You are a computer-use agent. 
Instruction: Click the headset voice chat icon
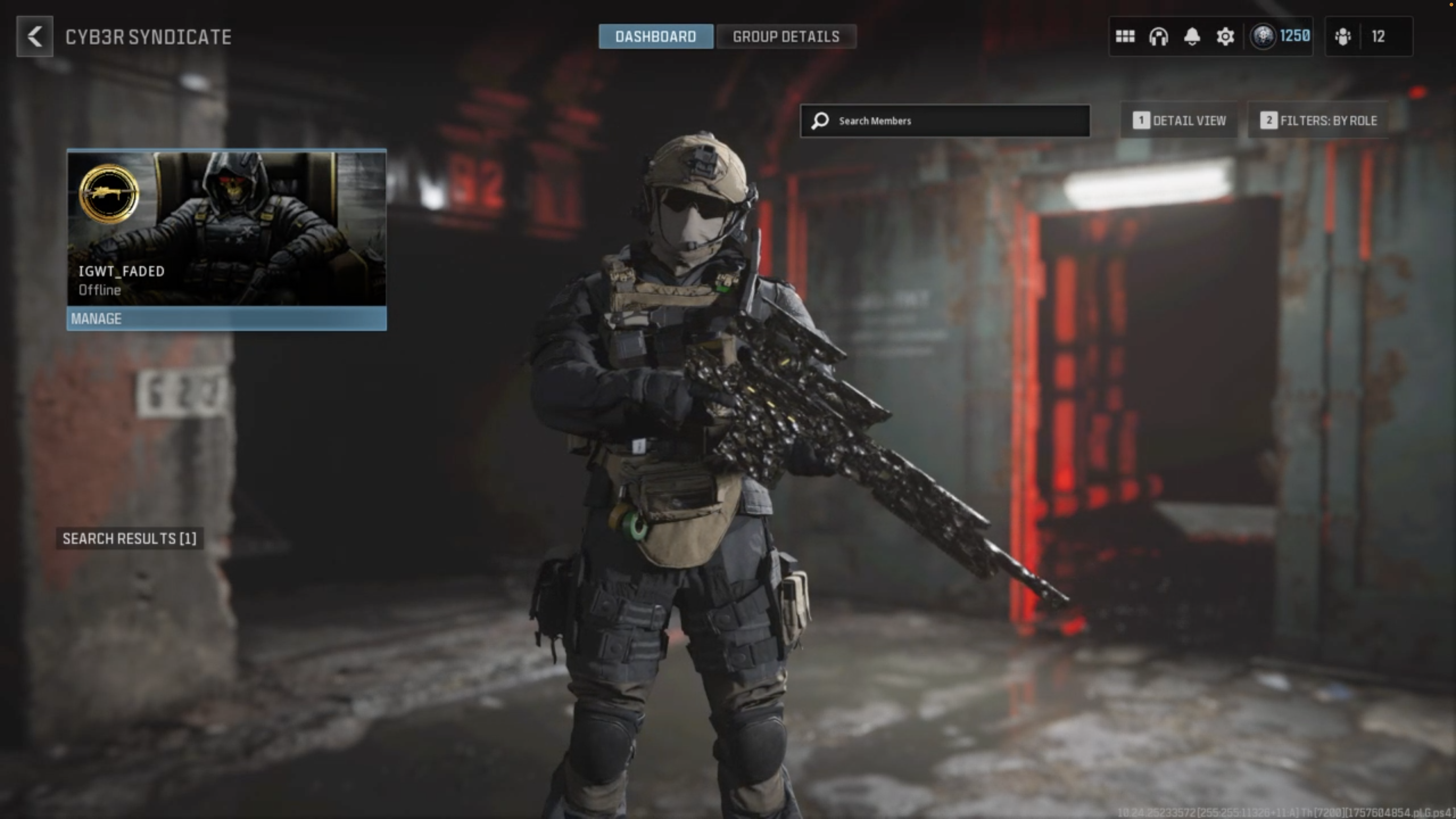(x=1158, y=37)
